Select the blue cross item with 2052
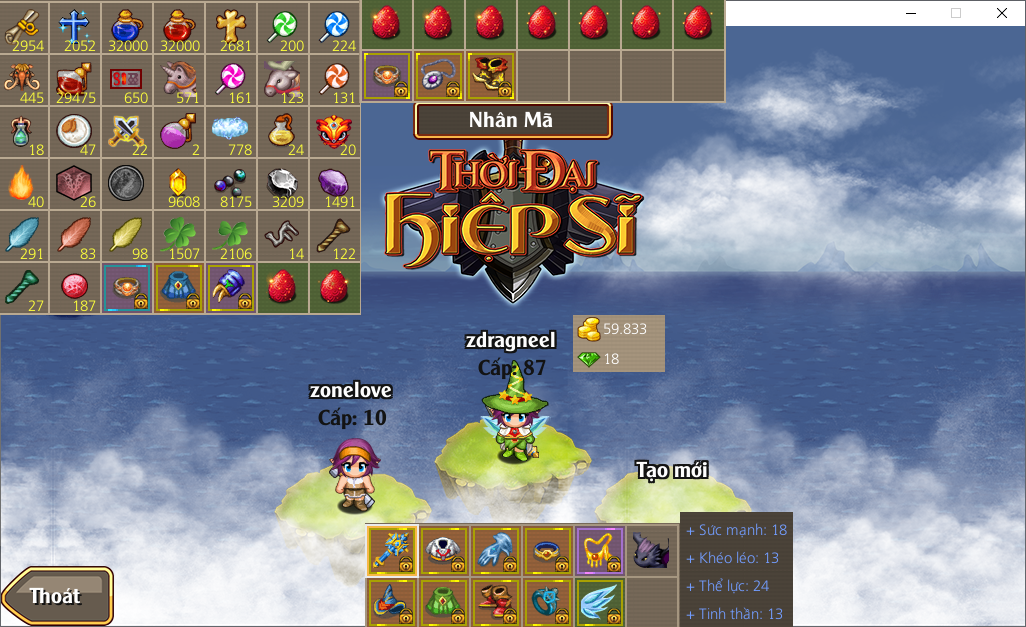 tap(77, 27)
